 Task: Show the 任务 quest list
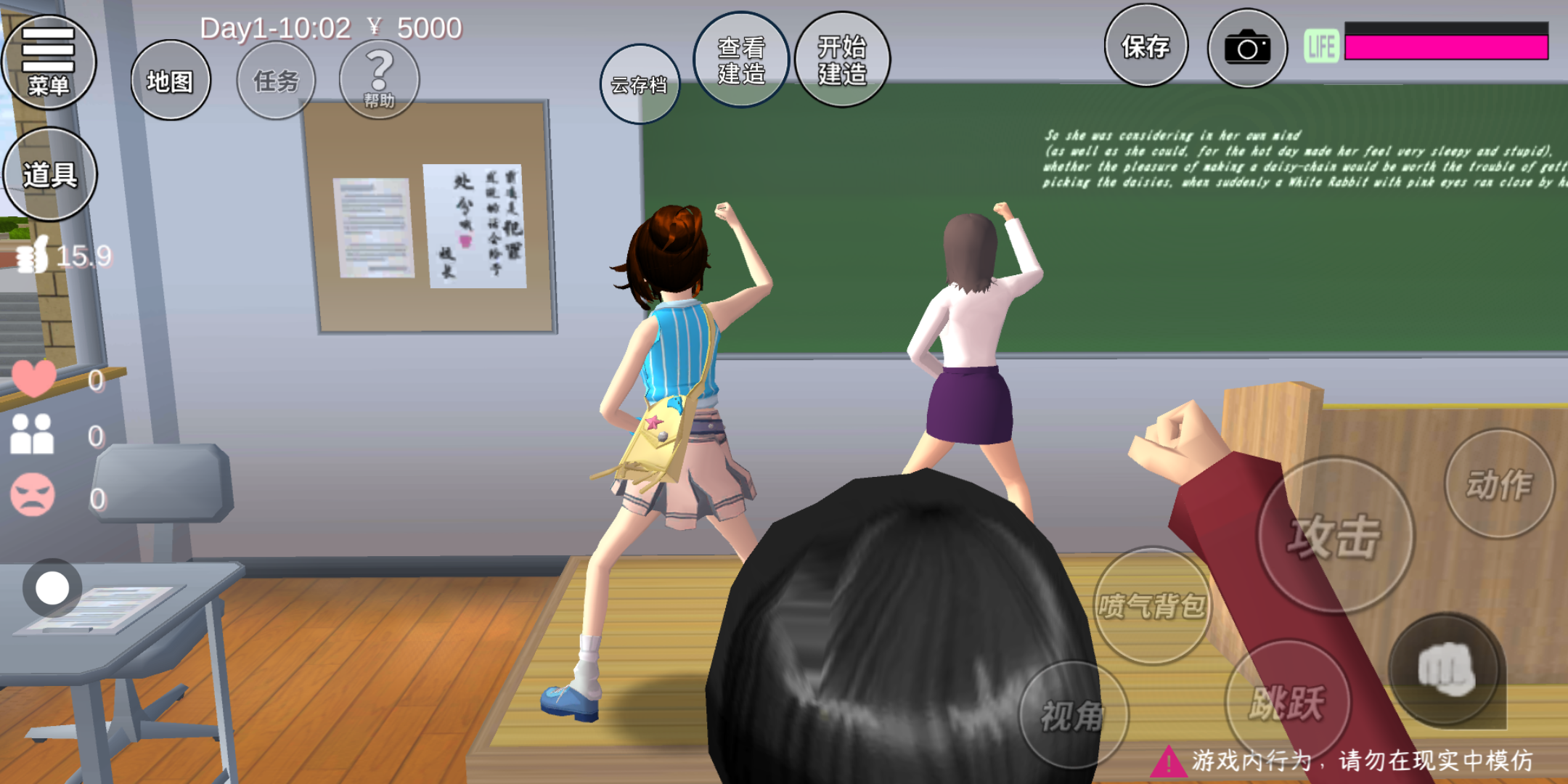pos(276,81)
